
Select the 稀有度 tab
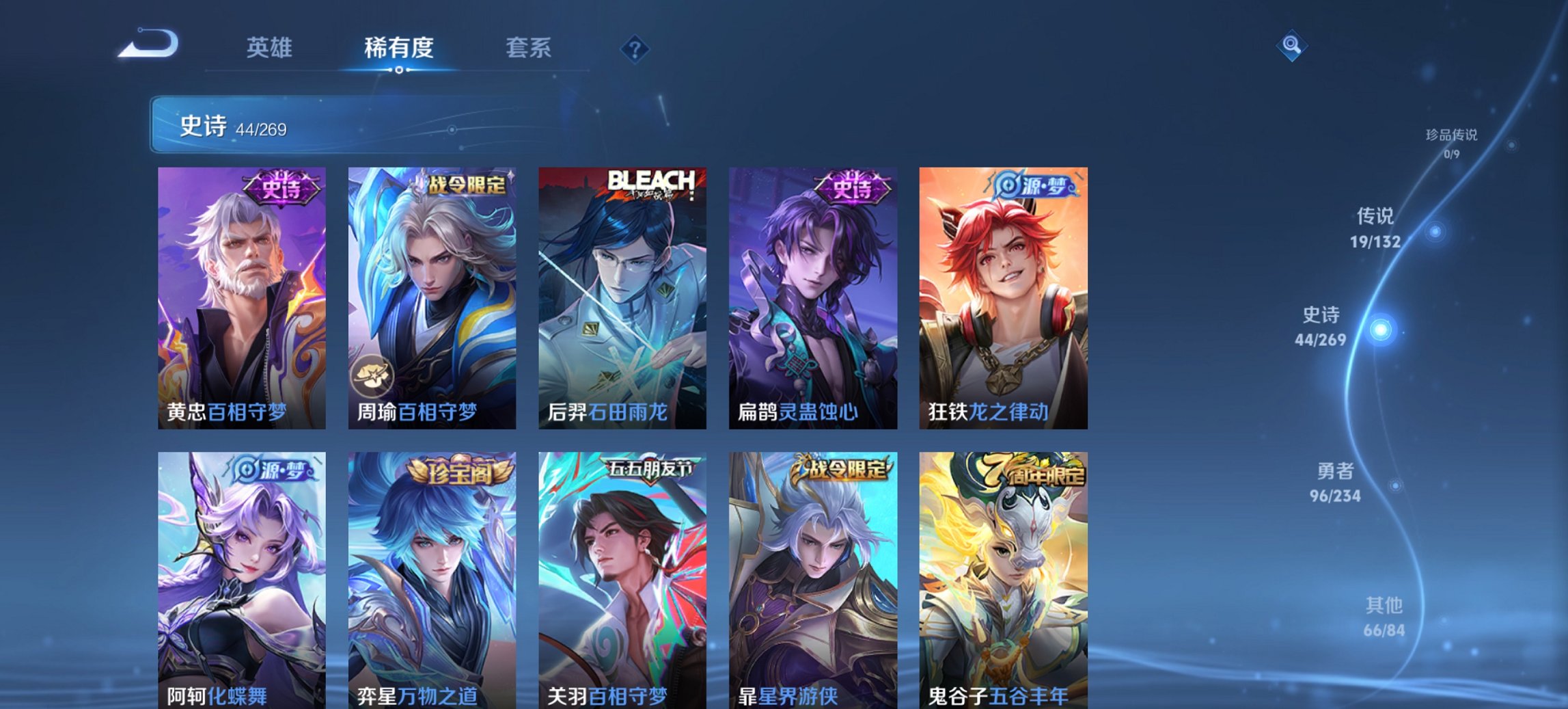(397, 48)
